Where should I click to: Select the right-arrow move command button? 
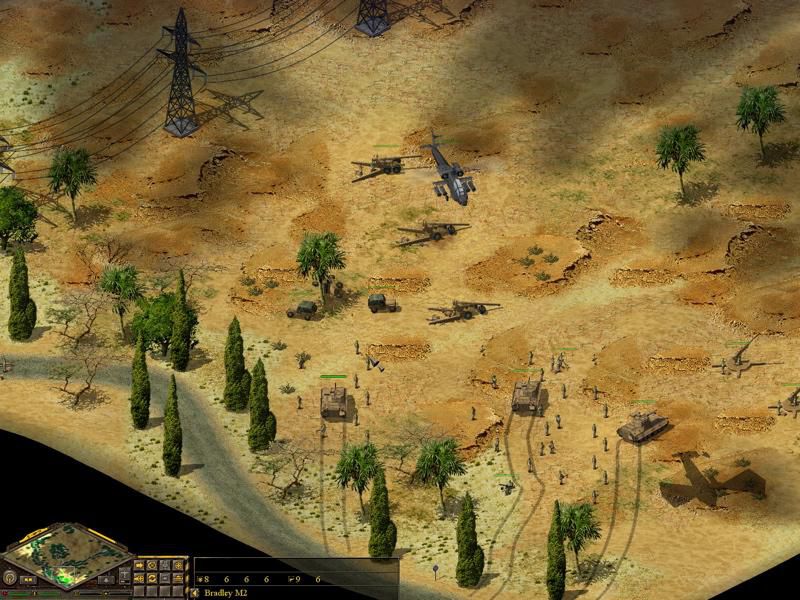pyautogui.click(x=139, y=565)
